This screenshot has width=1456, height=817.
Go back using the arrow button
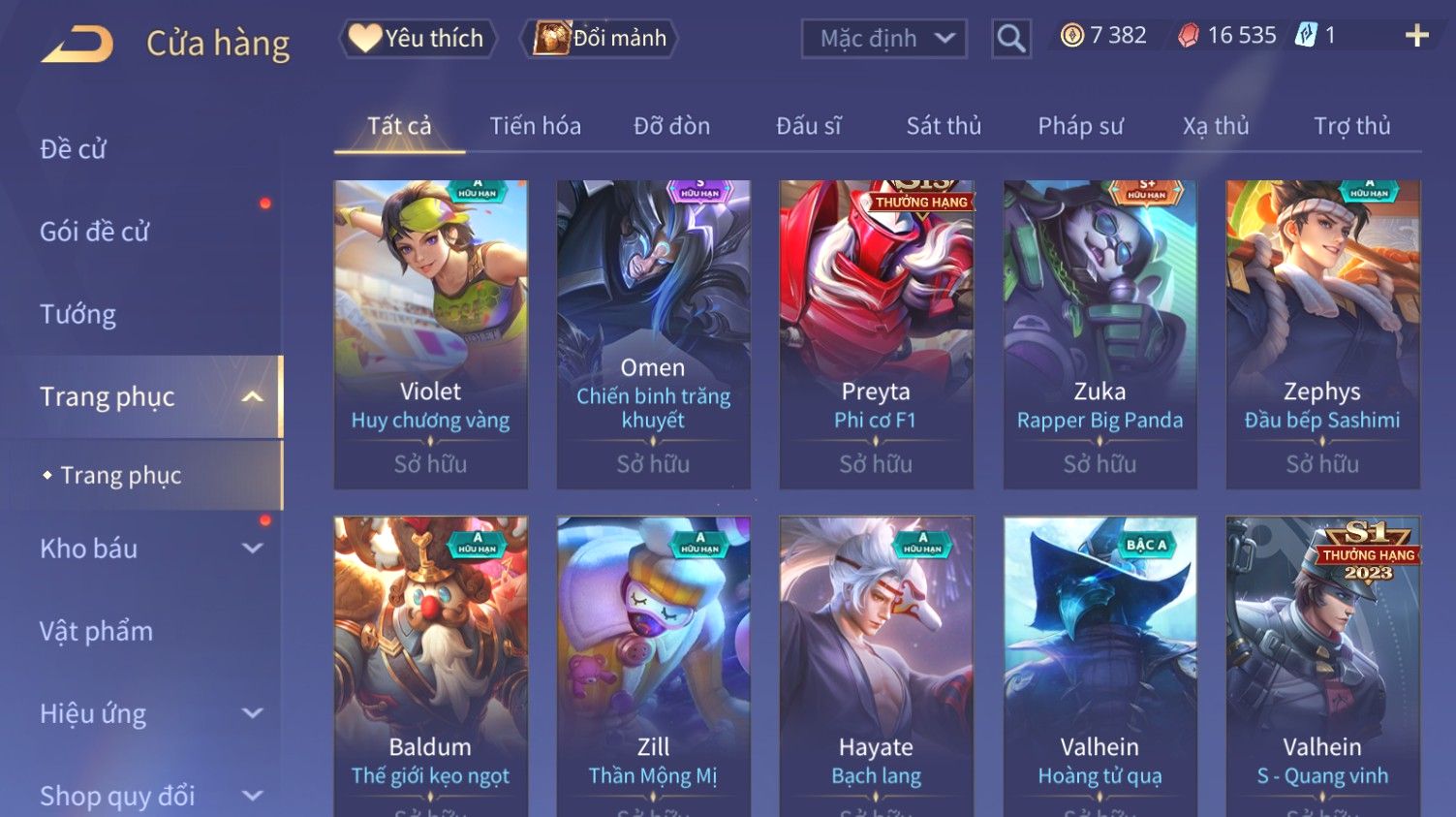click(77, 44)
